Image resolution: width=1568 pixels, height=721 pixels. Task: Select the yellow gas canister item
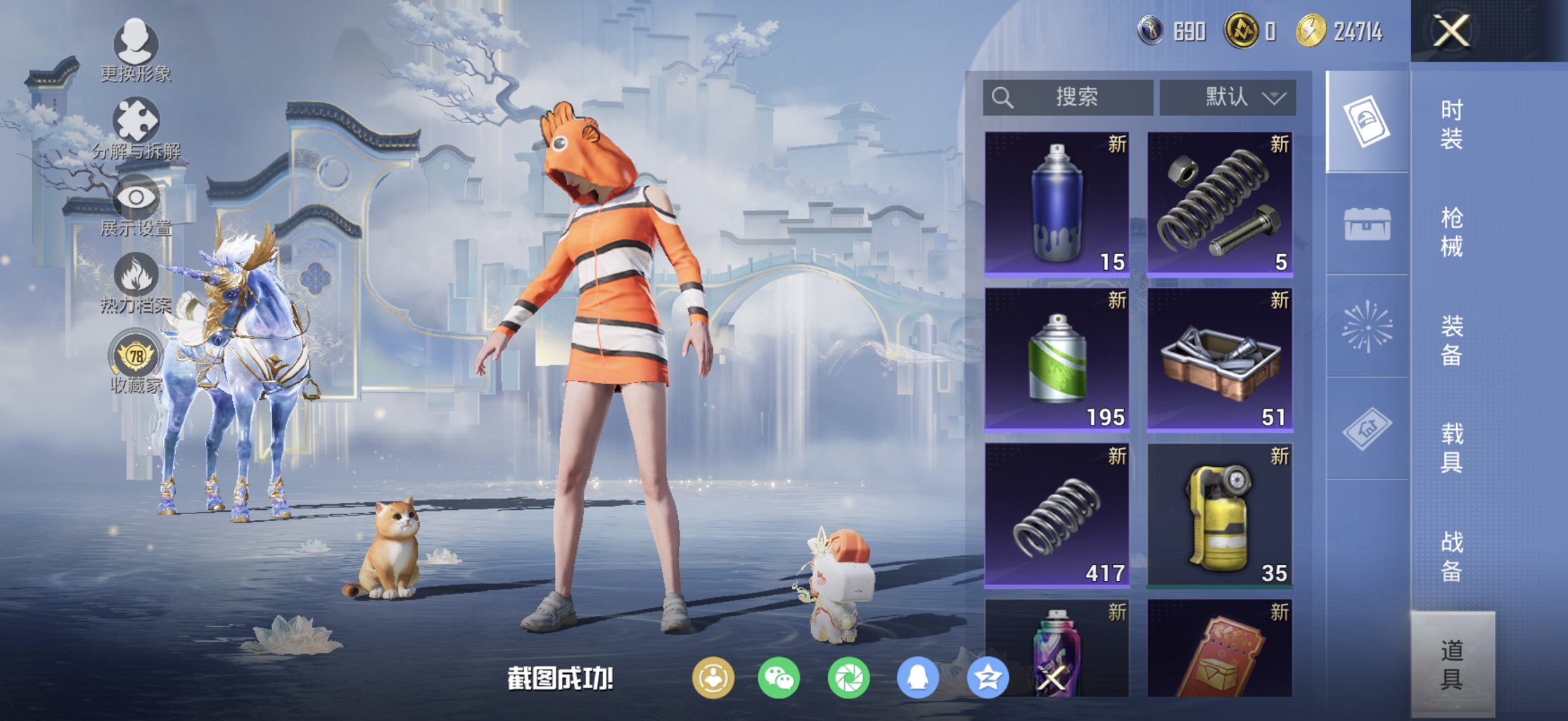coord(1220,515)
